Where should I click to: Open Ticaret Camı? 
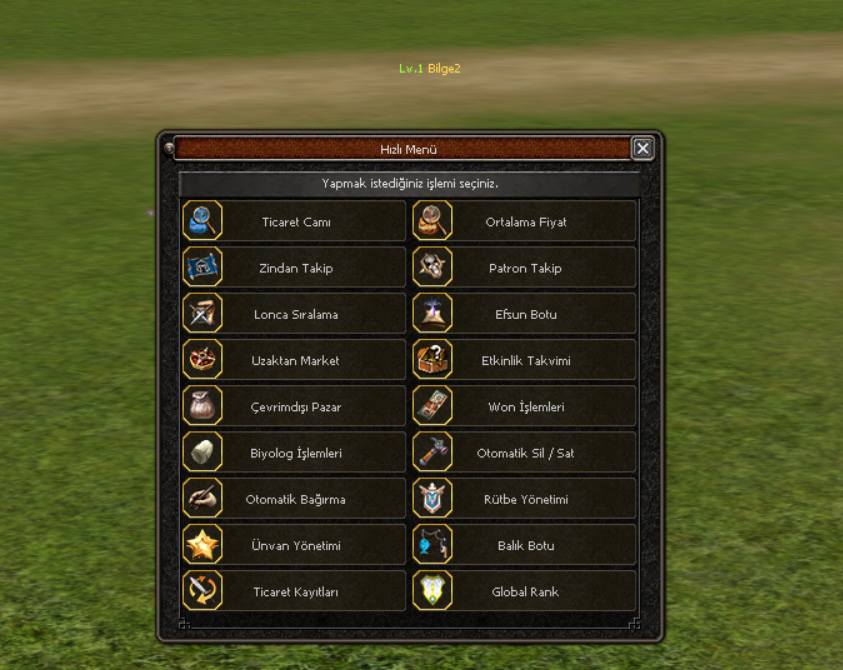(294, 222)
